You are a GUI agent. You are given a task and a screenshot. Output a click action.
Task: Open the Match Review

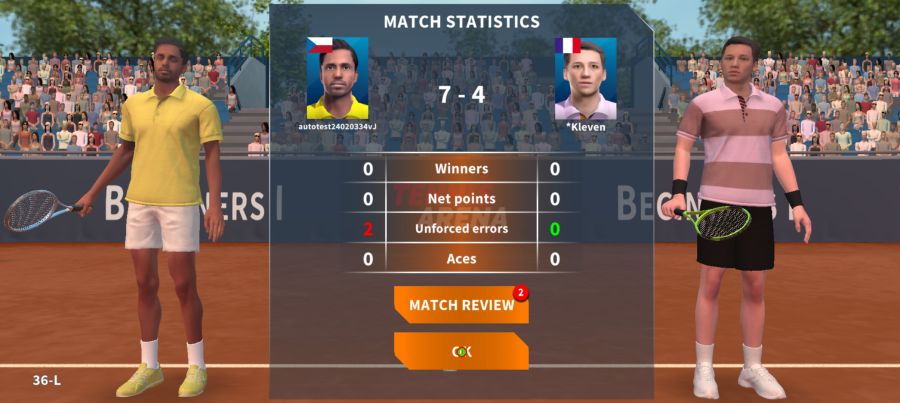point(461,305)
